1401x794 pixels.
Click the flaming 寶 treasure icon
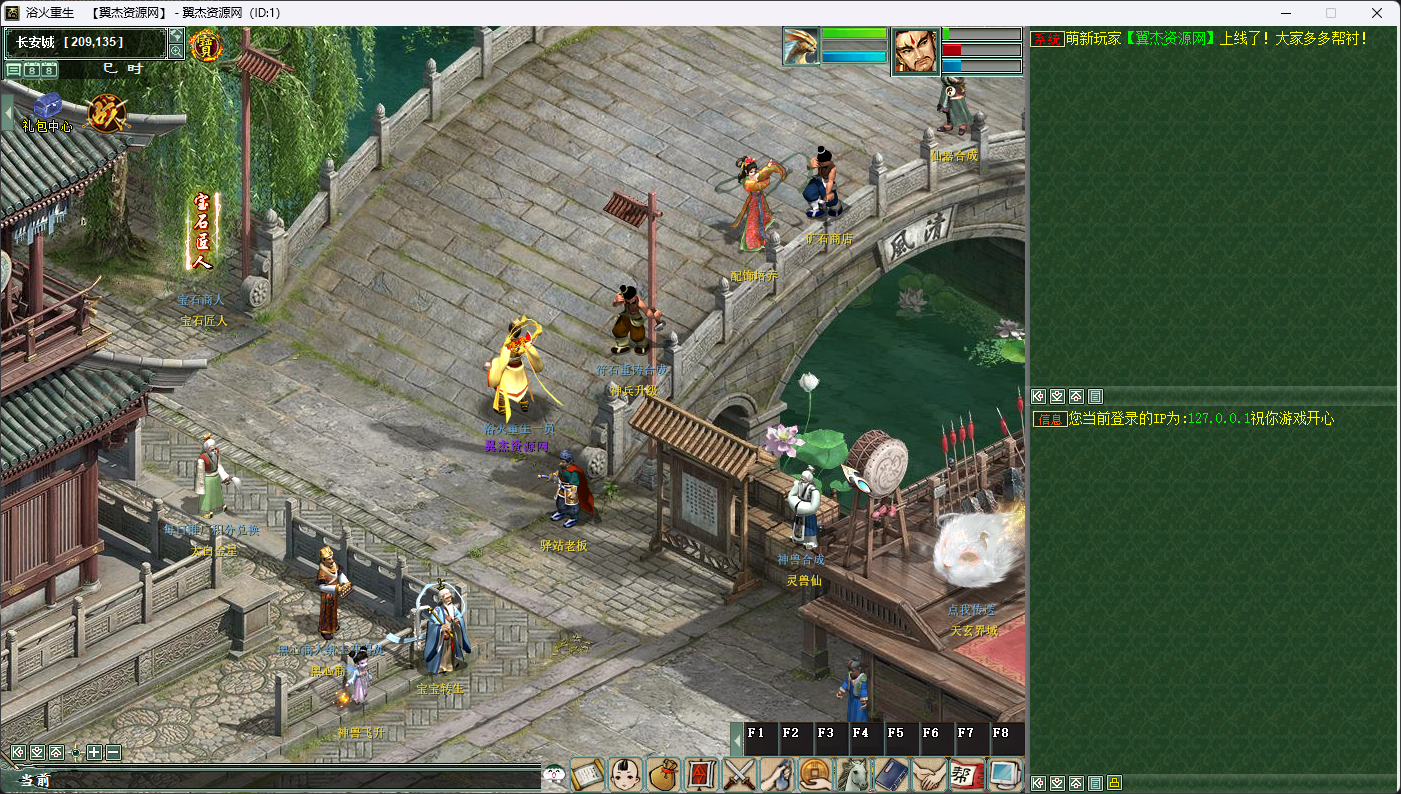click(206, 47)
